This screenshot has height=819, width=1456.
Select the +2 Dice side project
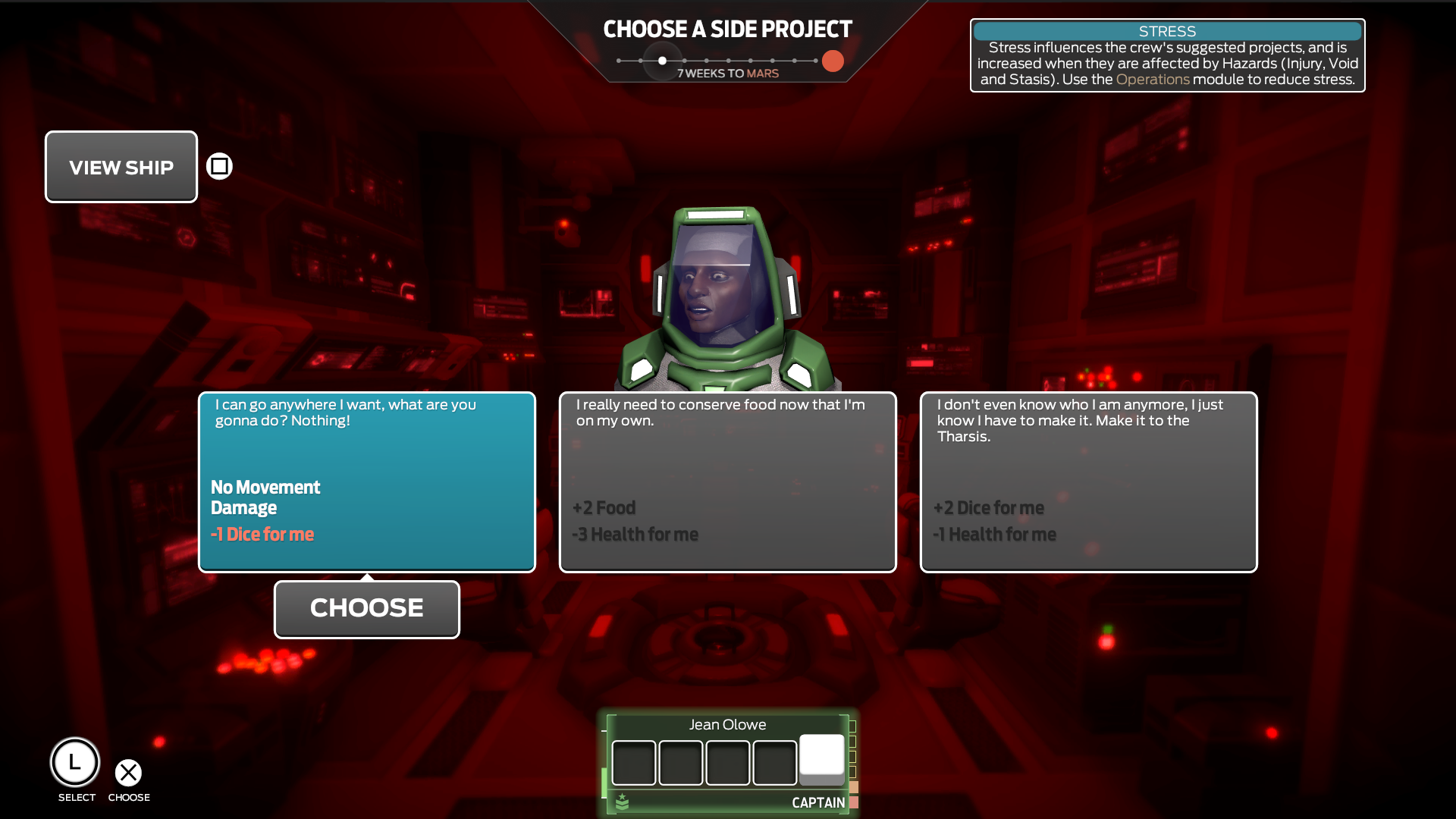coord(1088,482)
